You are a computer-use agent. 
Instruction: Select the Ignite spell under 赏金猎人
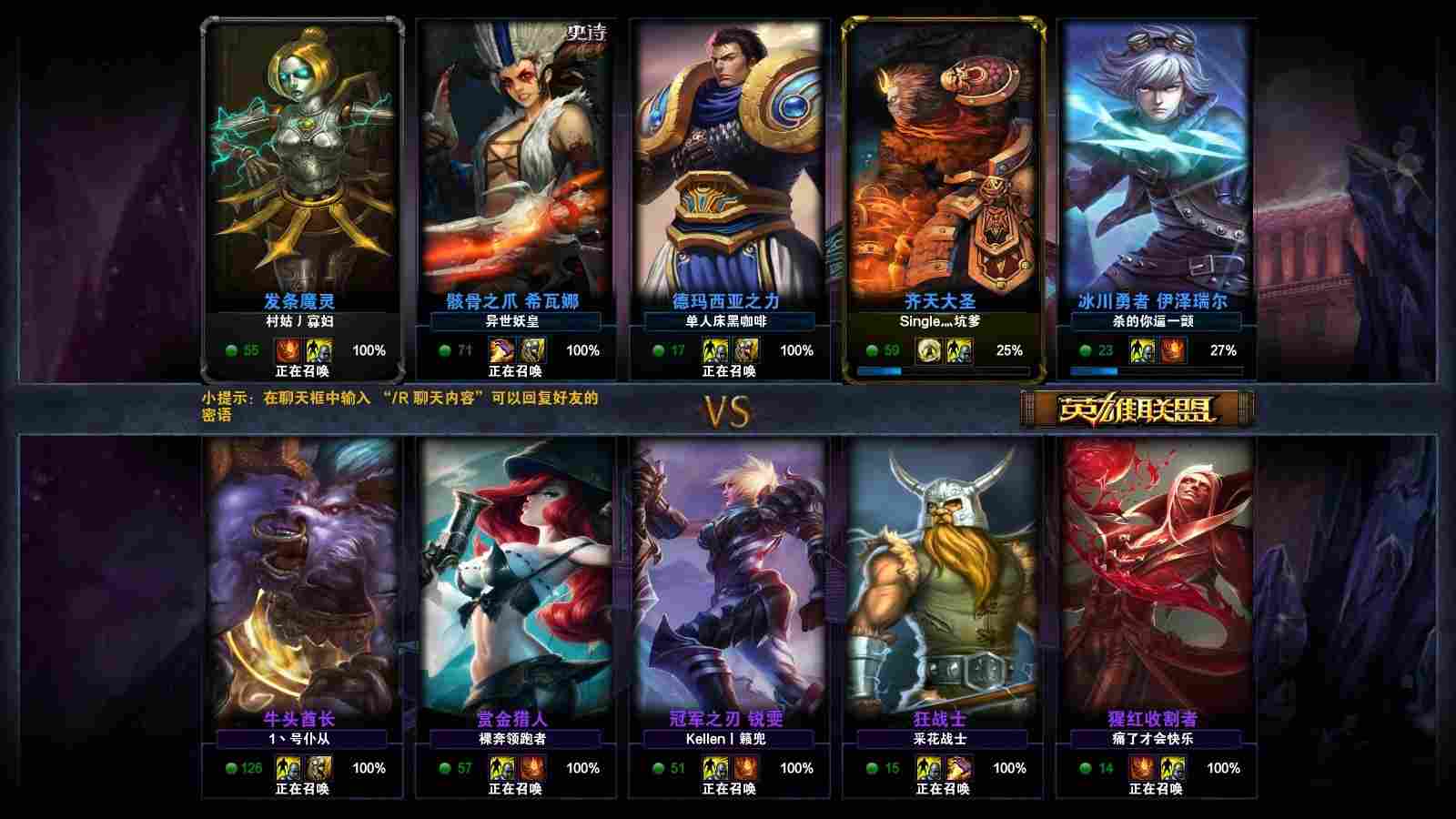(532, 768)
